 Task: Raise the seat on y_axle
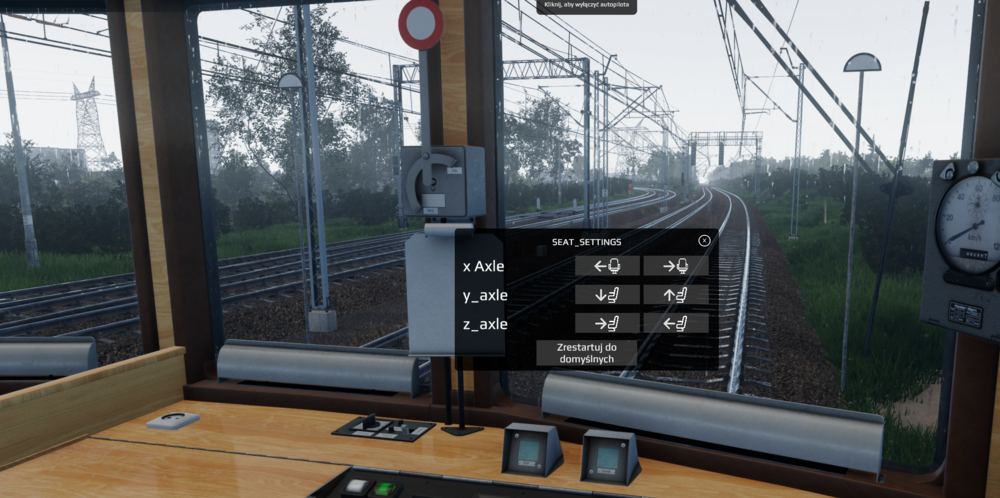click(675, 295)
